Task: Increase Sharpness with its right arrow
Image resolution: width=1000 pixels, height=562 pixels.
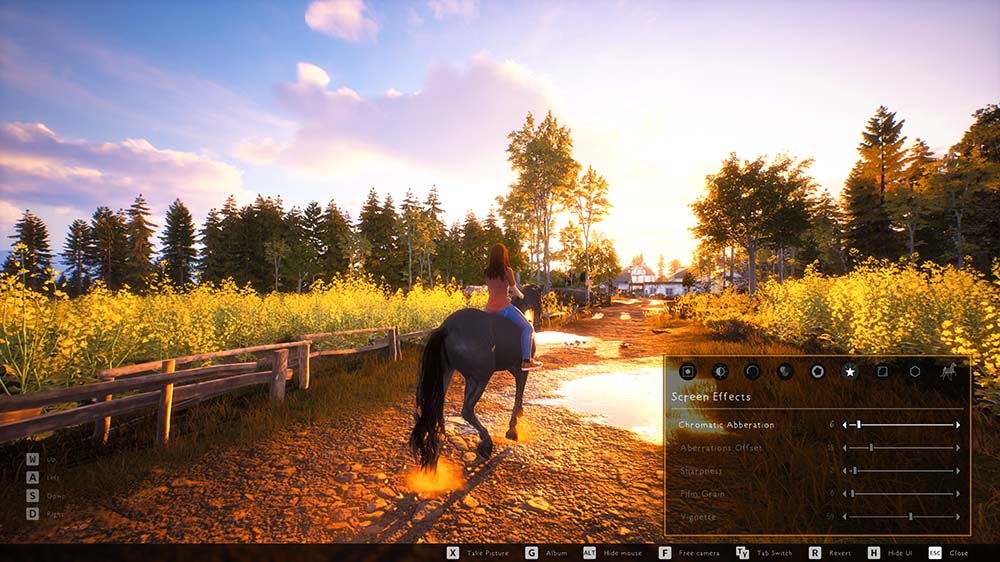Action: (958, 471)
